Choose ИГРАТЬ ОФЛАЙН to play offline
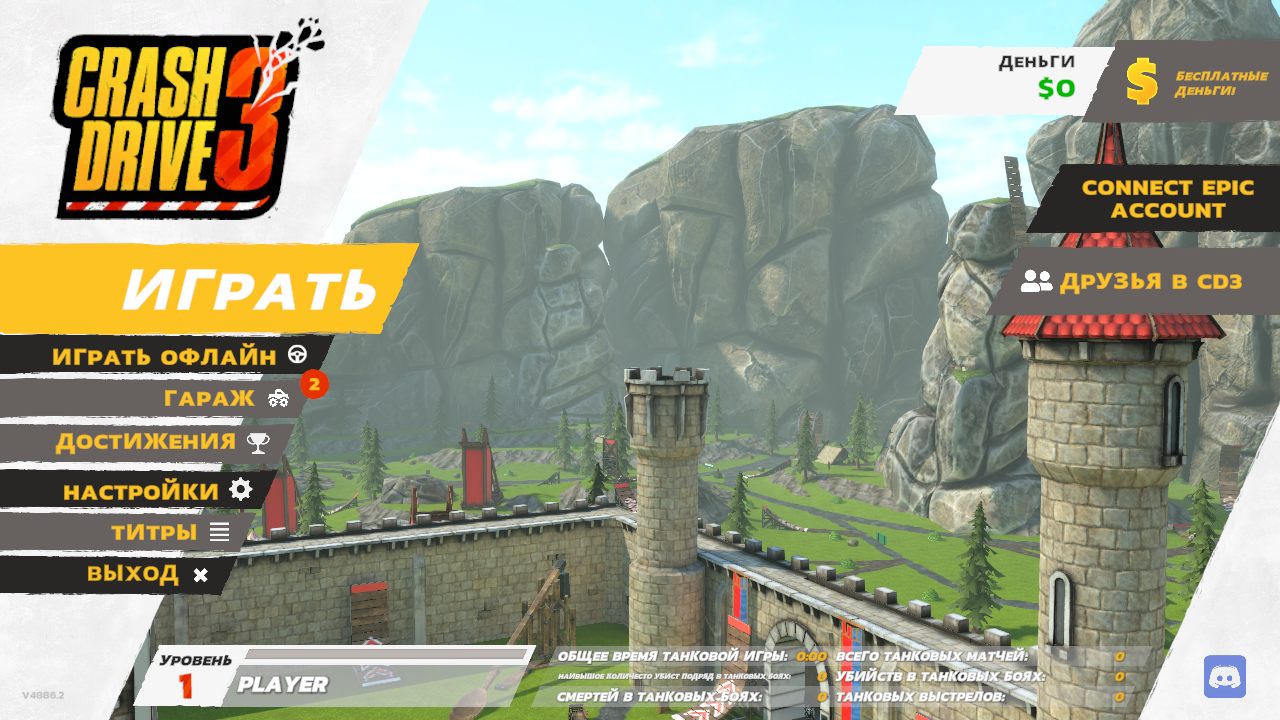This screenshot has height=720, width=1280. 165,355
